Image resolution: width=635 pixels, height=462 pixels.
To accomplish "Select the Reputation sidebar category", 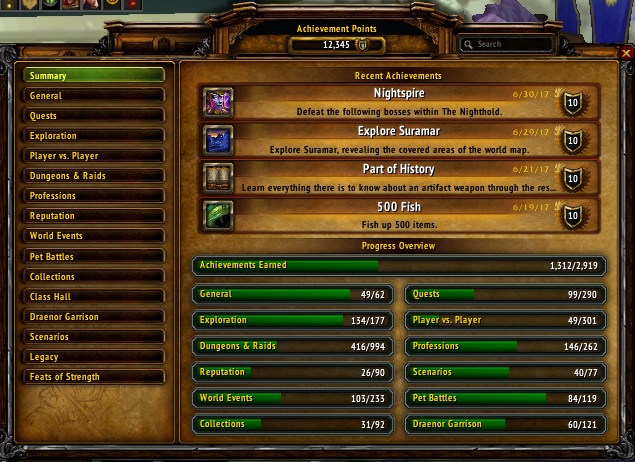I will pos(94,216).
